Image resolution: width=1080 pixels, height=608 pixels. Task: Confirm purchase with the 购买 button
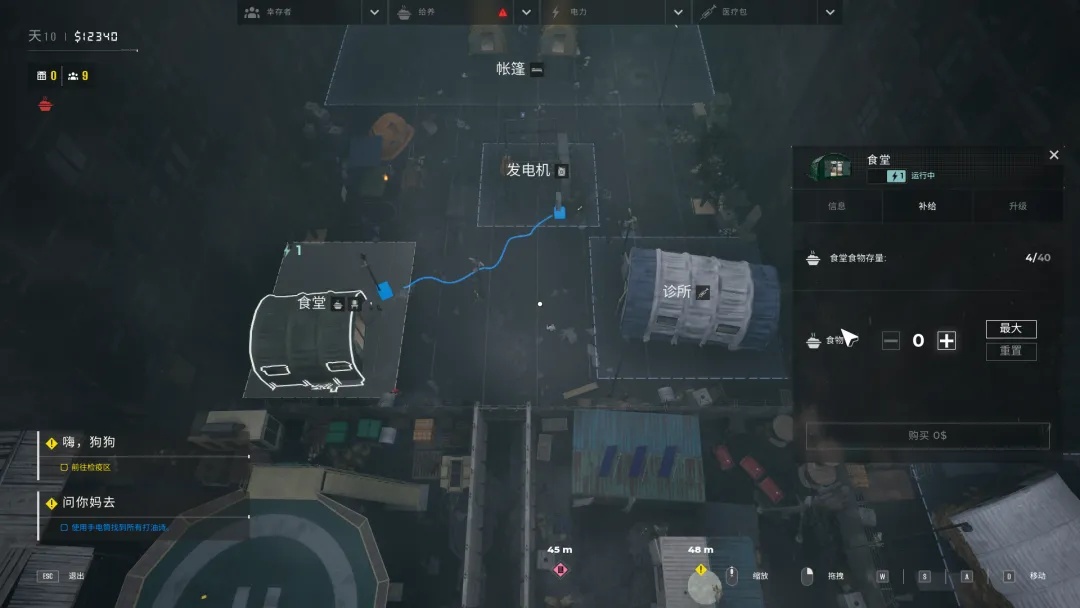[x=927, y=436]
